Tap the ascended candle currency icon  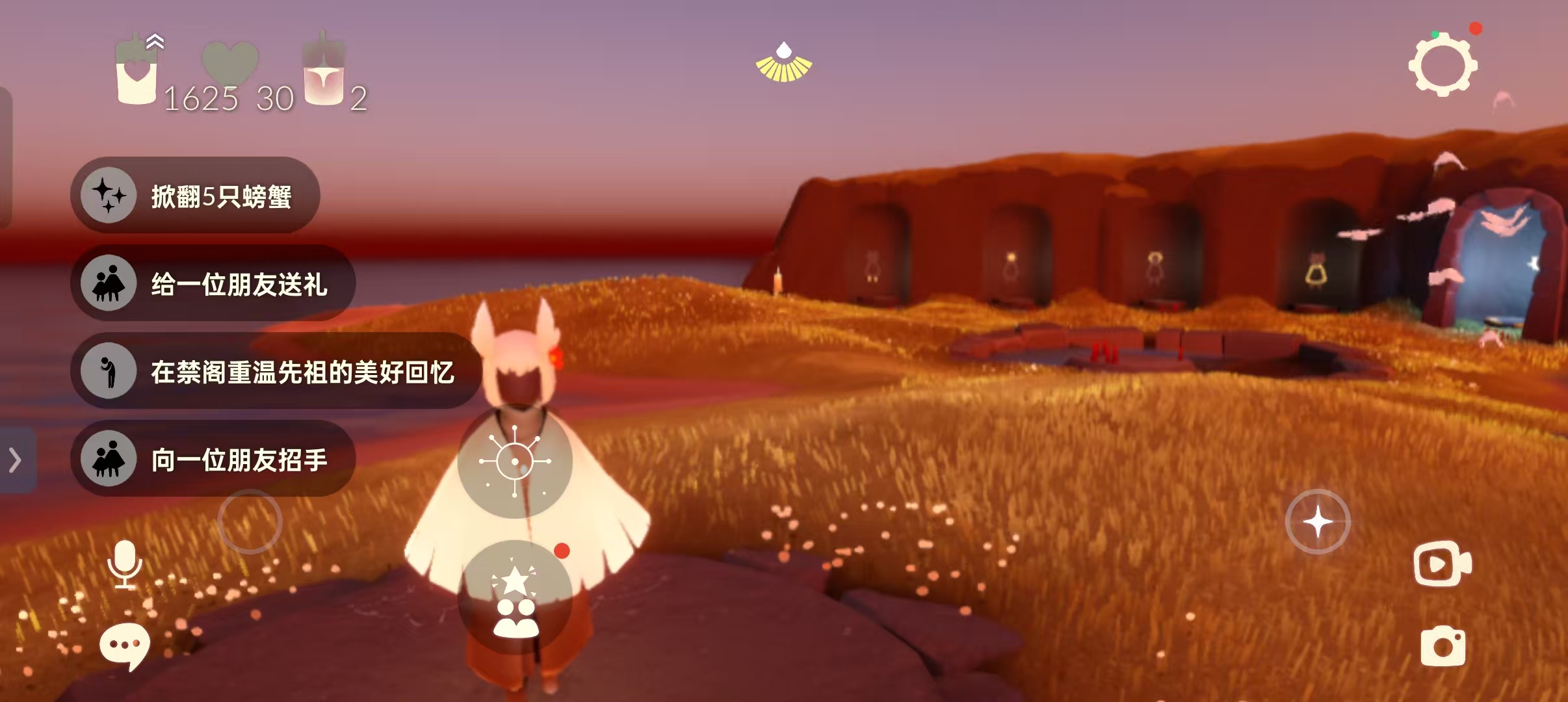click(324, 73)
